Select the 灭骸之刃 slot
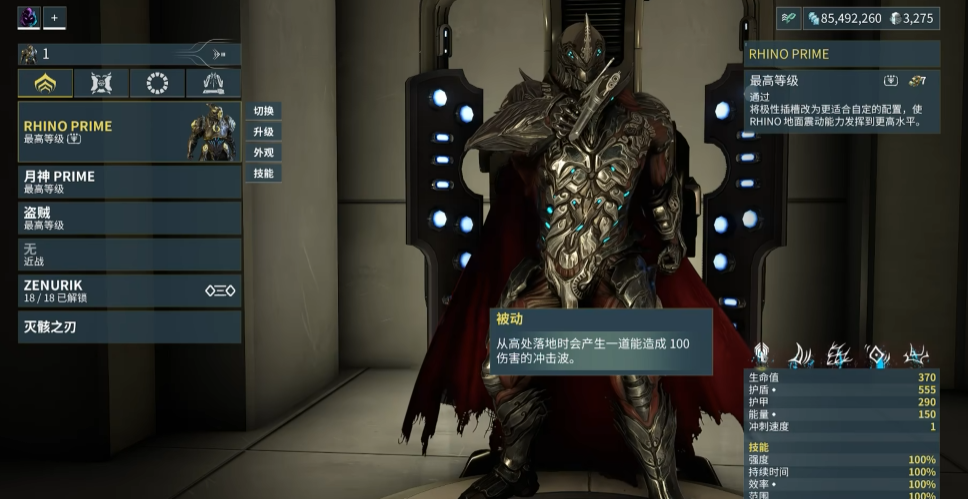Screen dimensions: 968x499 pyautogui.click(x=130, y=327)
